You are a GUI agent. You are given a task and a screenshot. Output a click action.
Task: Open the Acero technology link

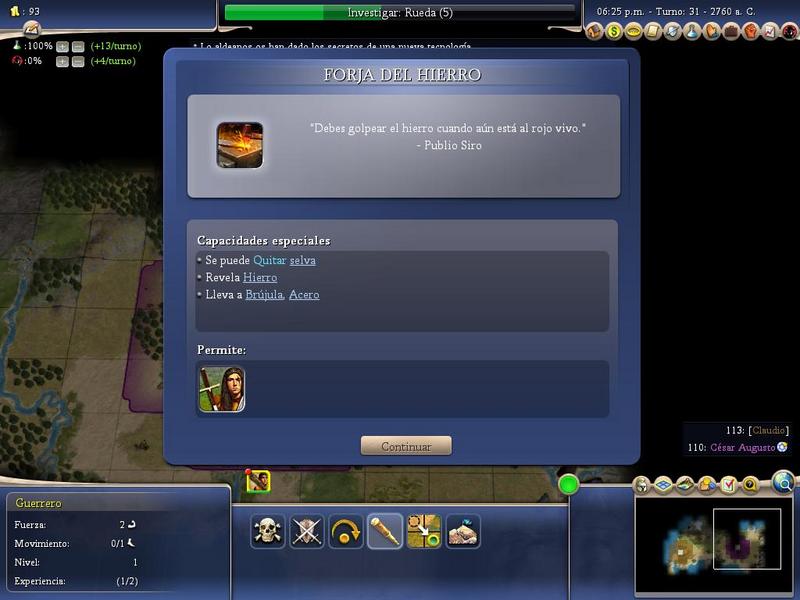pyautogui.click(x=304, y=295)
